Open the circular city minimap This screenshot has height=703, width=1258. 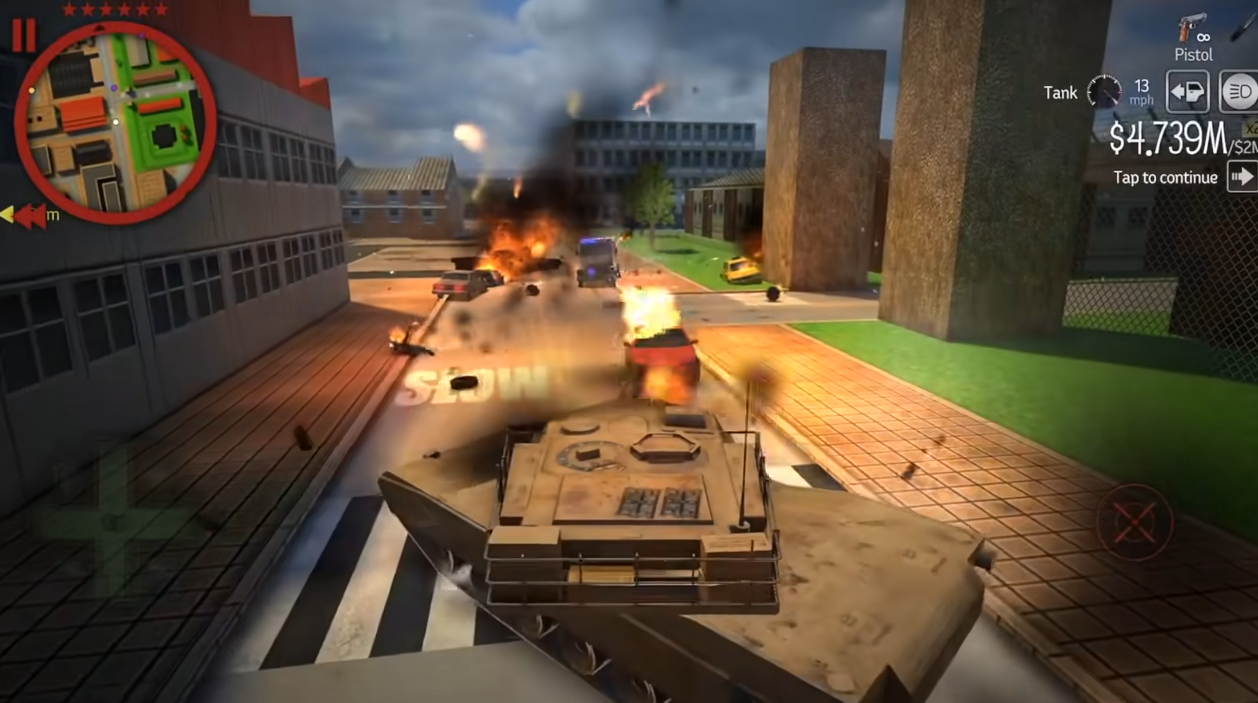tap(114, 120)
